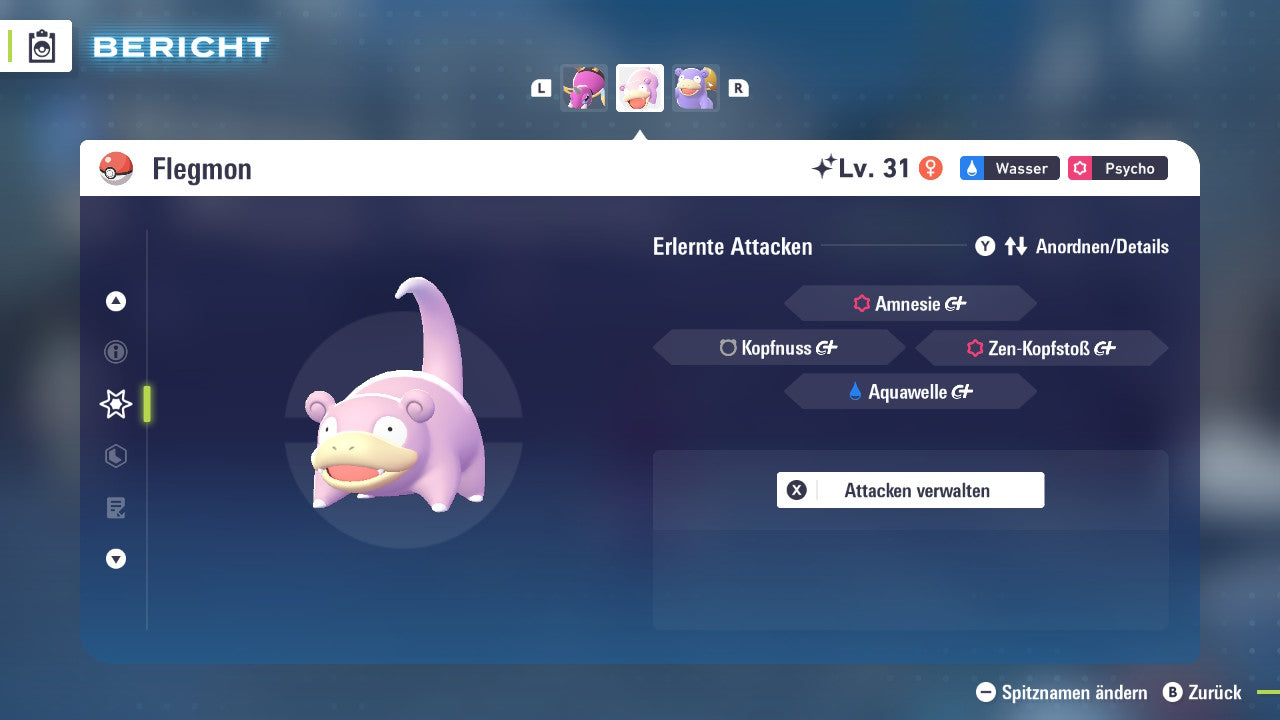Click the down arrow below the sidebar icons
Image resolution: width=1280 pixels, height=720 pixels.
pyautogui.click(x=115, y=559)
